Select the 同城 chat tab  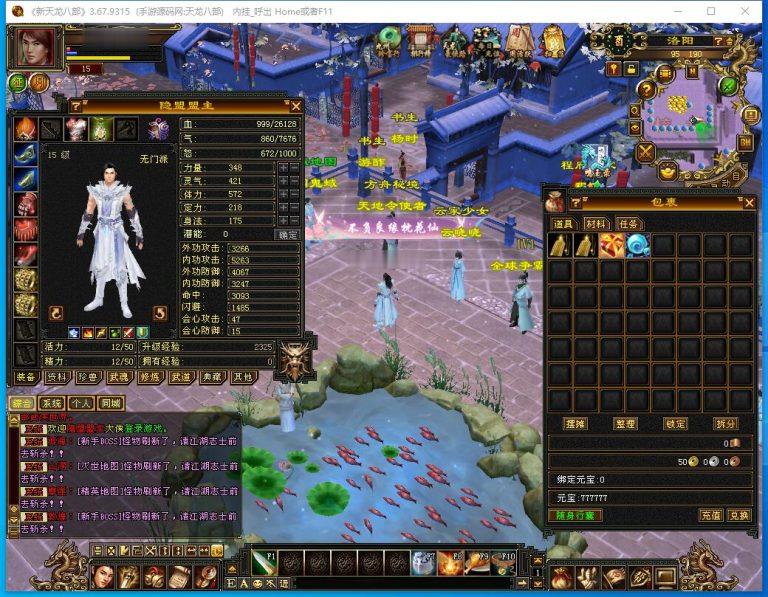[x=110, y=403]
